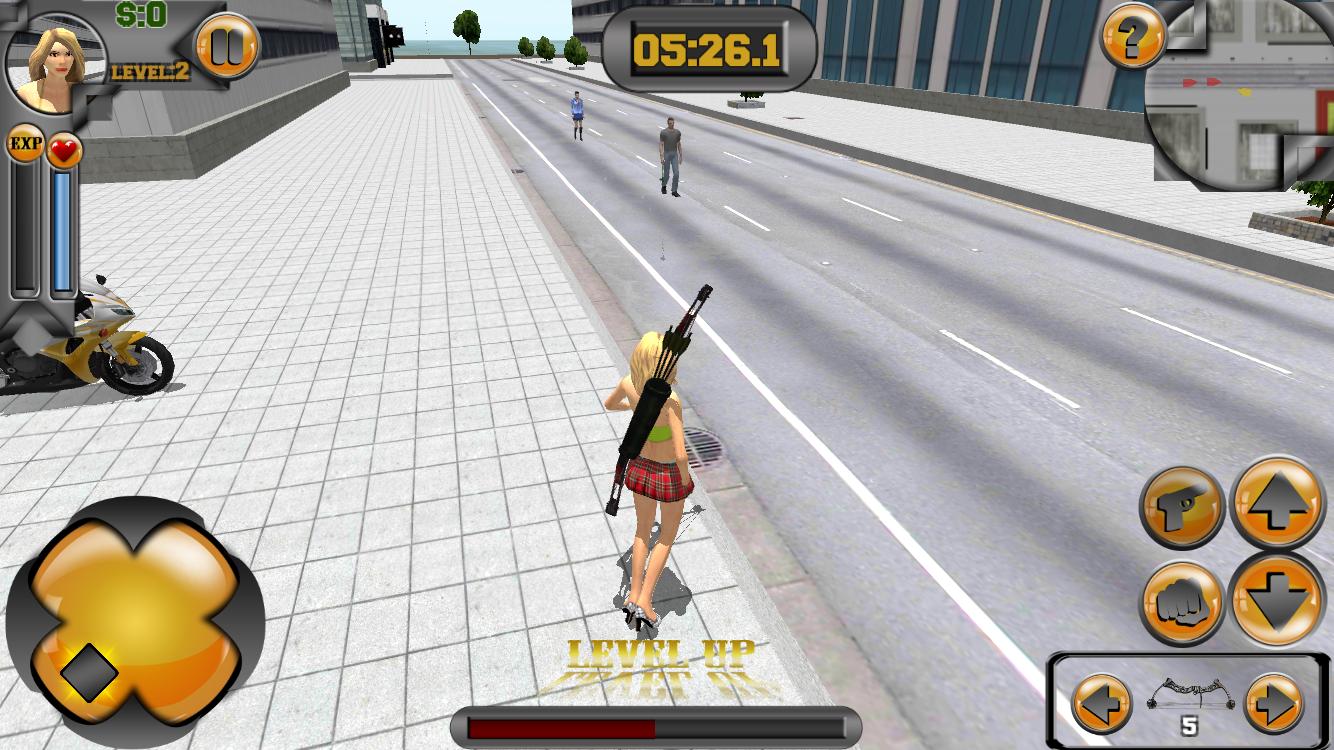1334x750 pixels.
Task: Tap the LEVEL UP text
Action: tap(660, 655)
